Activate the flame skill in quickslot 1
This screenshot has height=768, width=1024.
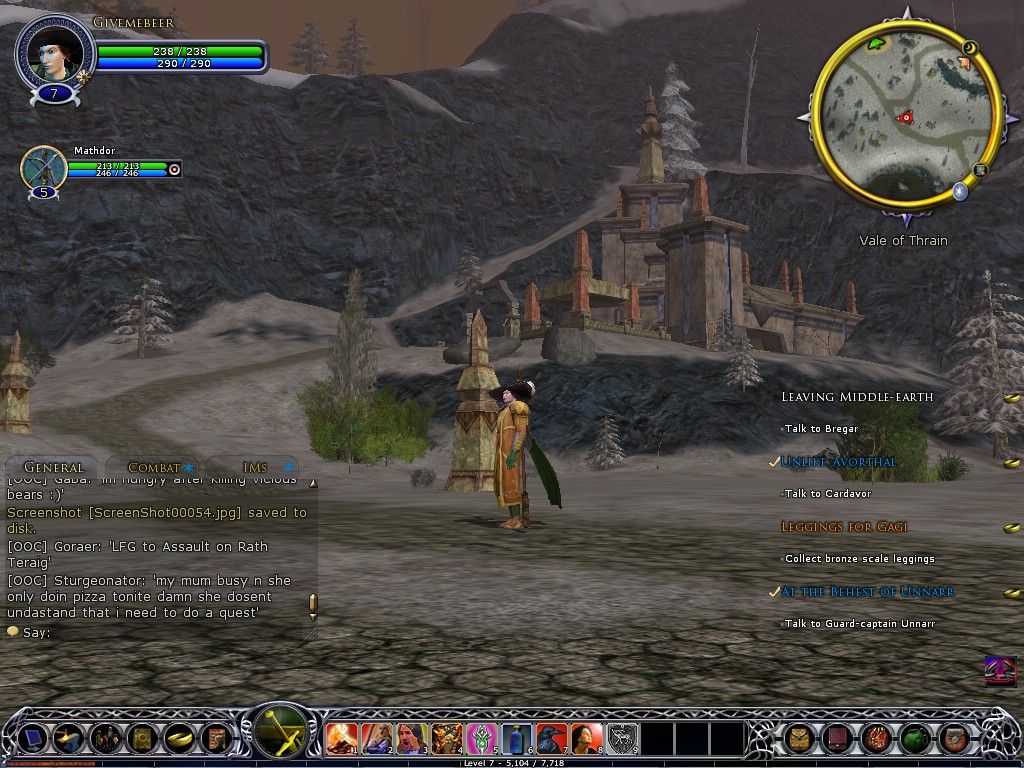pos(342,739)
